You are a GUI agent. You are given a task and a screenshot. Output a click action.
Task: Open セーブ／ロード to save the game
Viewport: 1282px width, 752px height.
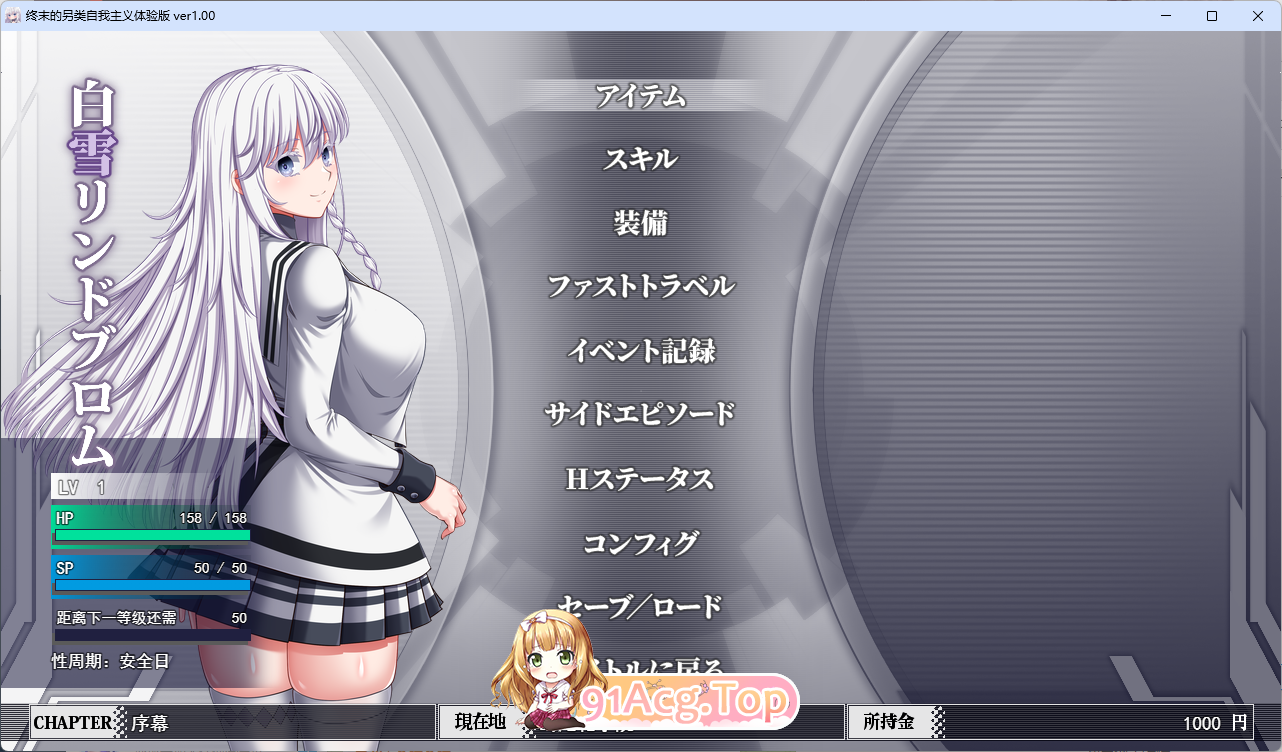point(640,606)
